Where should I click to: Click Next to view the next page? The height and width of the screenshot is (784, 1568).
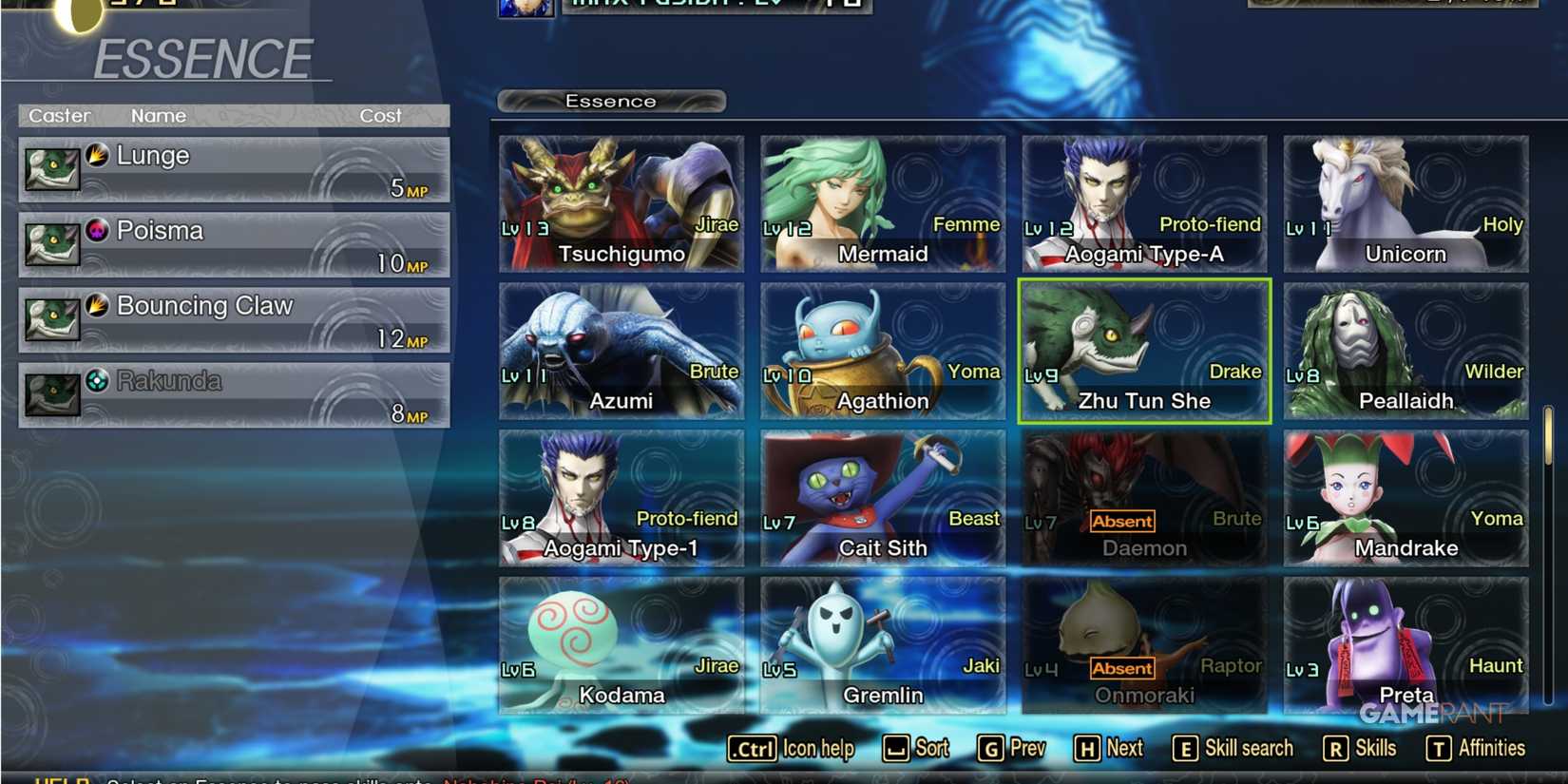point(1088,749)
